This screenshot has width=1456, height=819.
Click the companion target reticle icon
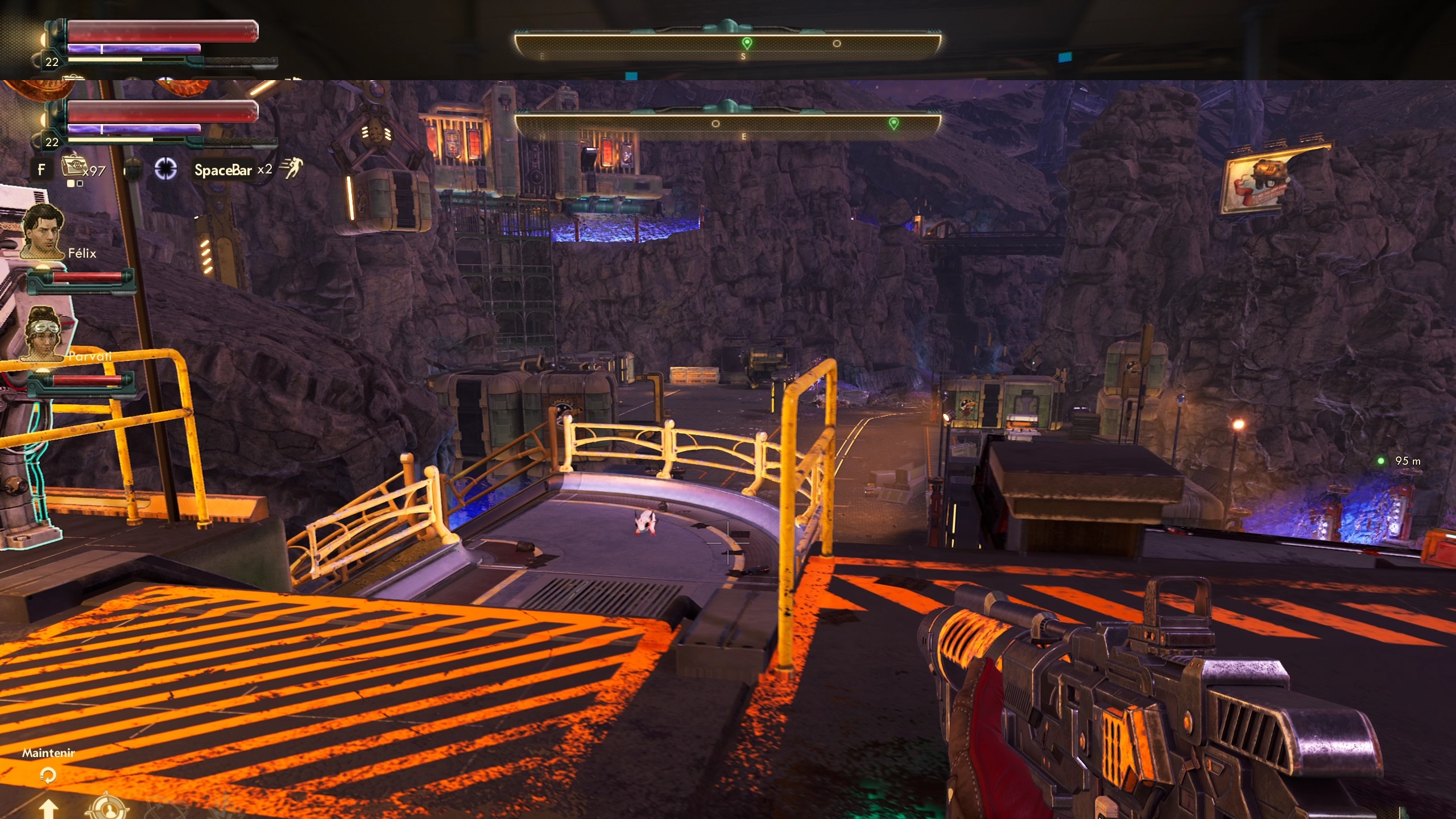(x=107, y=808)
